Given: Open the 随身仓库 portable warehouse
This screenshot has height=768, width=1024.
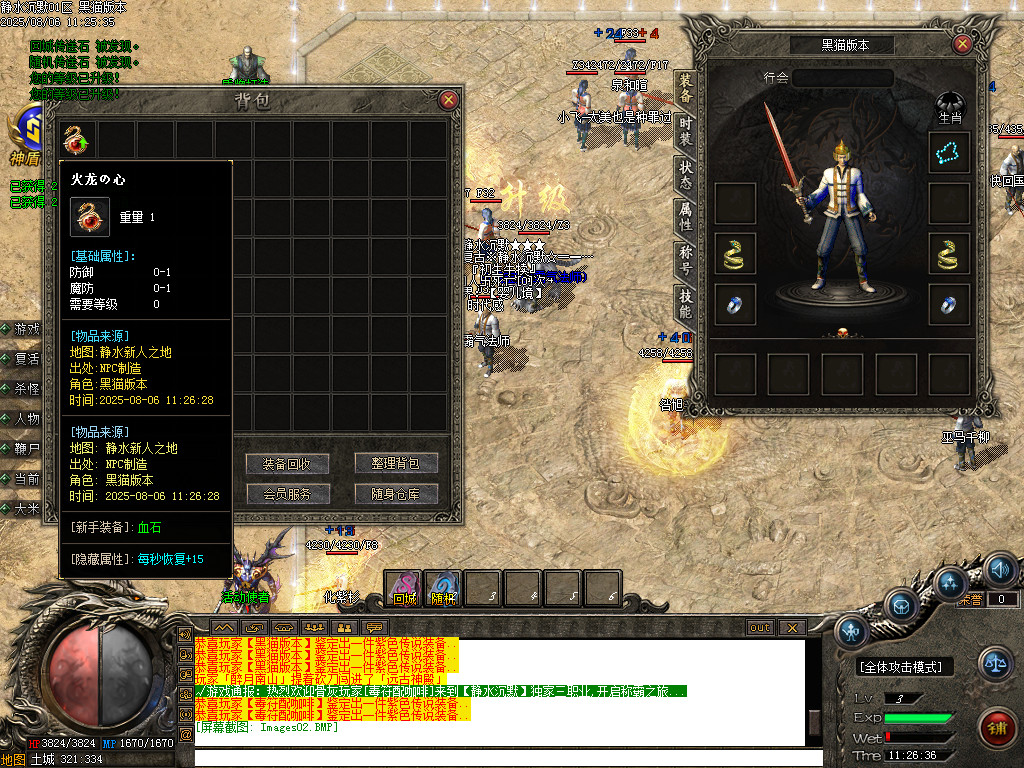Looking at the screenshot, I should 396,494.
